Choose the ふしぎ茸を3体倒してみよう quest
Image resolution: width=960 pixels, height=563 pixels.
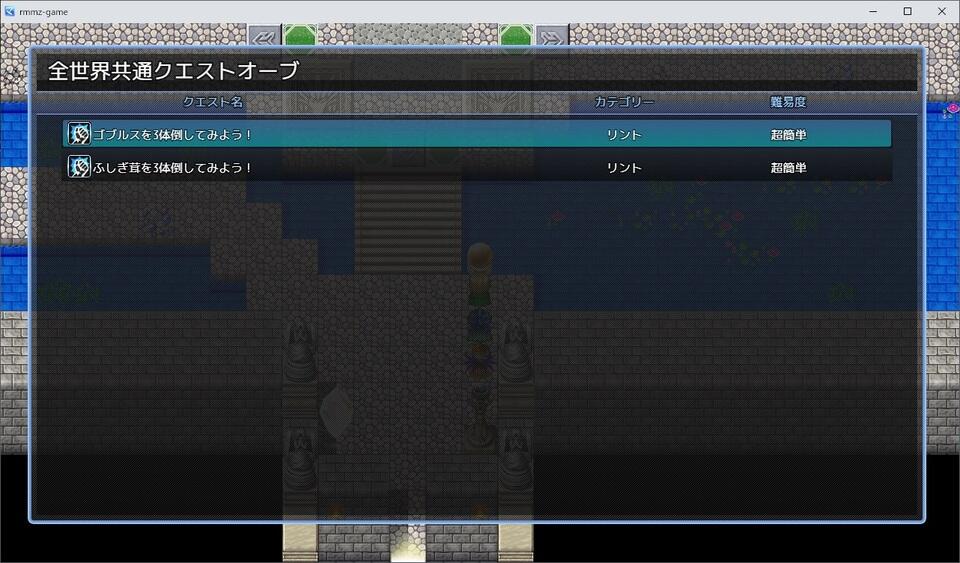tap(476, 167)
